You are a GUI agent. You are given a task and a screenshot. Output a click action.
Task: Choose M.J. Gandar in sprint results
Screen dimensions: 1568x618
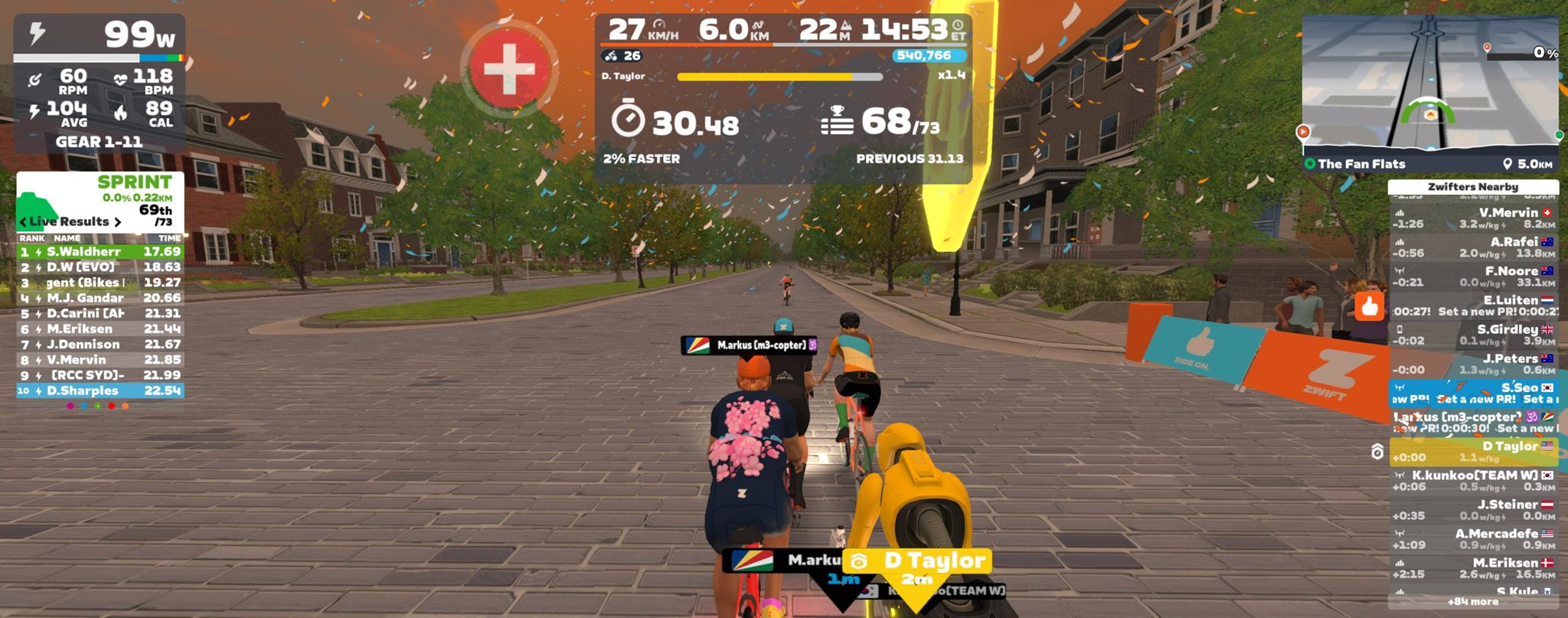point(100,298)
